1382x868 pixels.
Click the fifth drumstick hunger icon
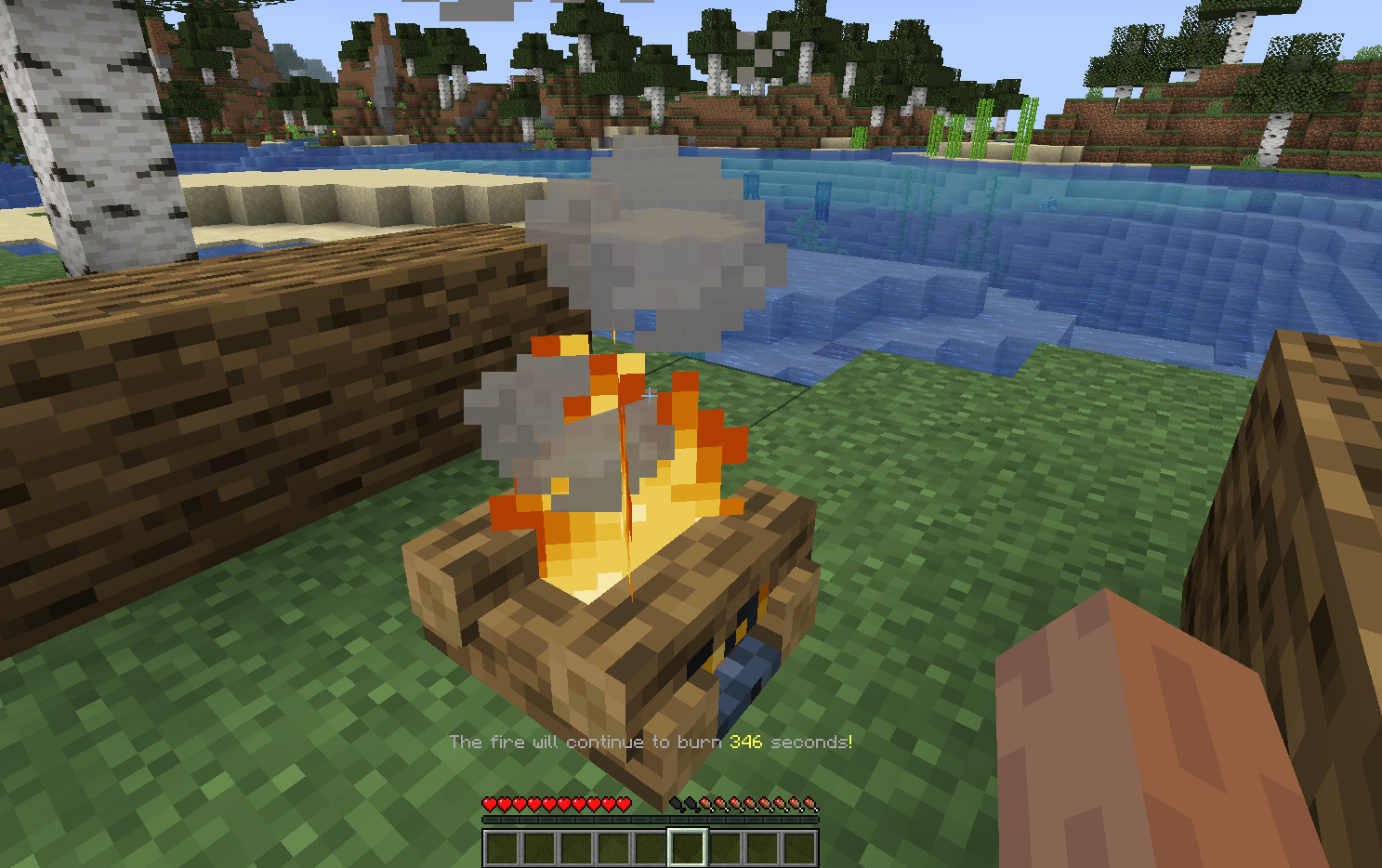[737, 803]
